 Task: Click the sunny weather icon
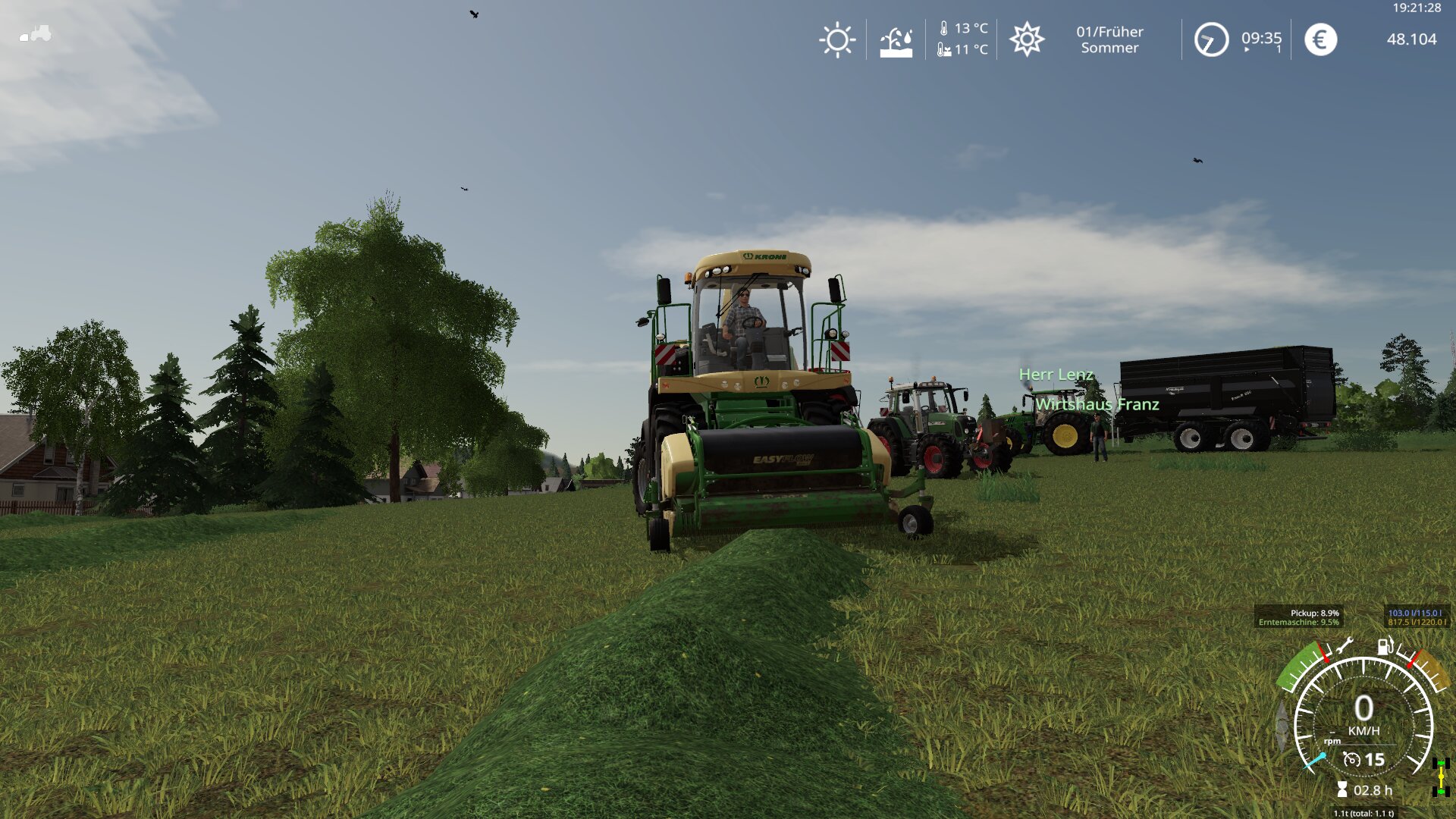pyautogui.click(x=837, y=39)
